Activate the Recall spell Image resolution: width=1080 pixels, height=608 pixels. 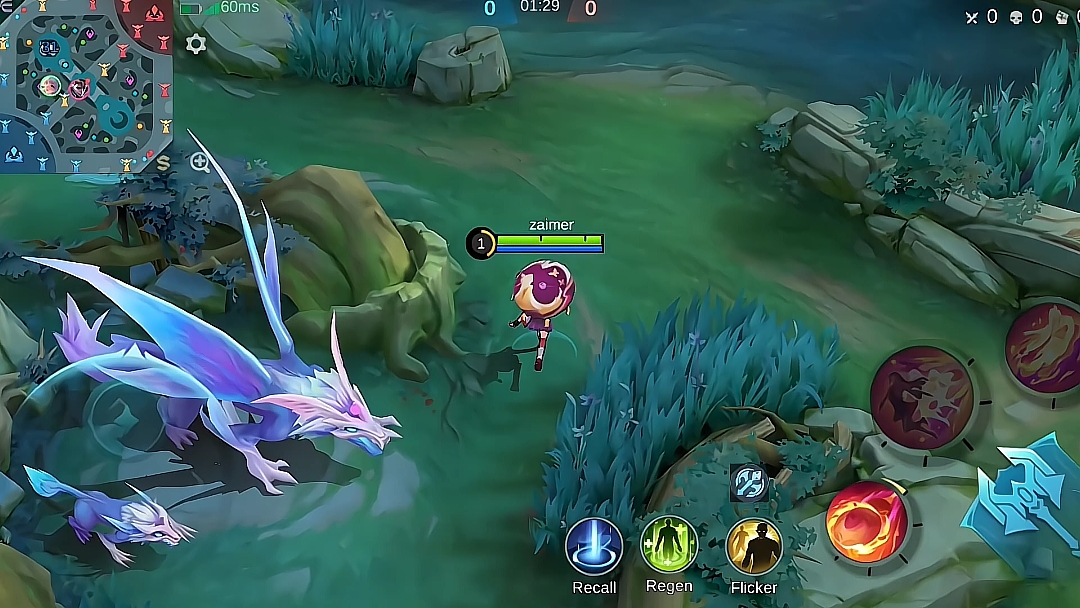(x=594, y=547)
